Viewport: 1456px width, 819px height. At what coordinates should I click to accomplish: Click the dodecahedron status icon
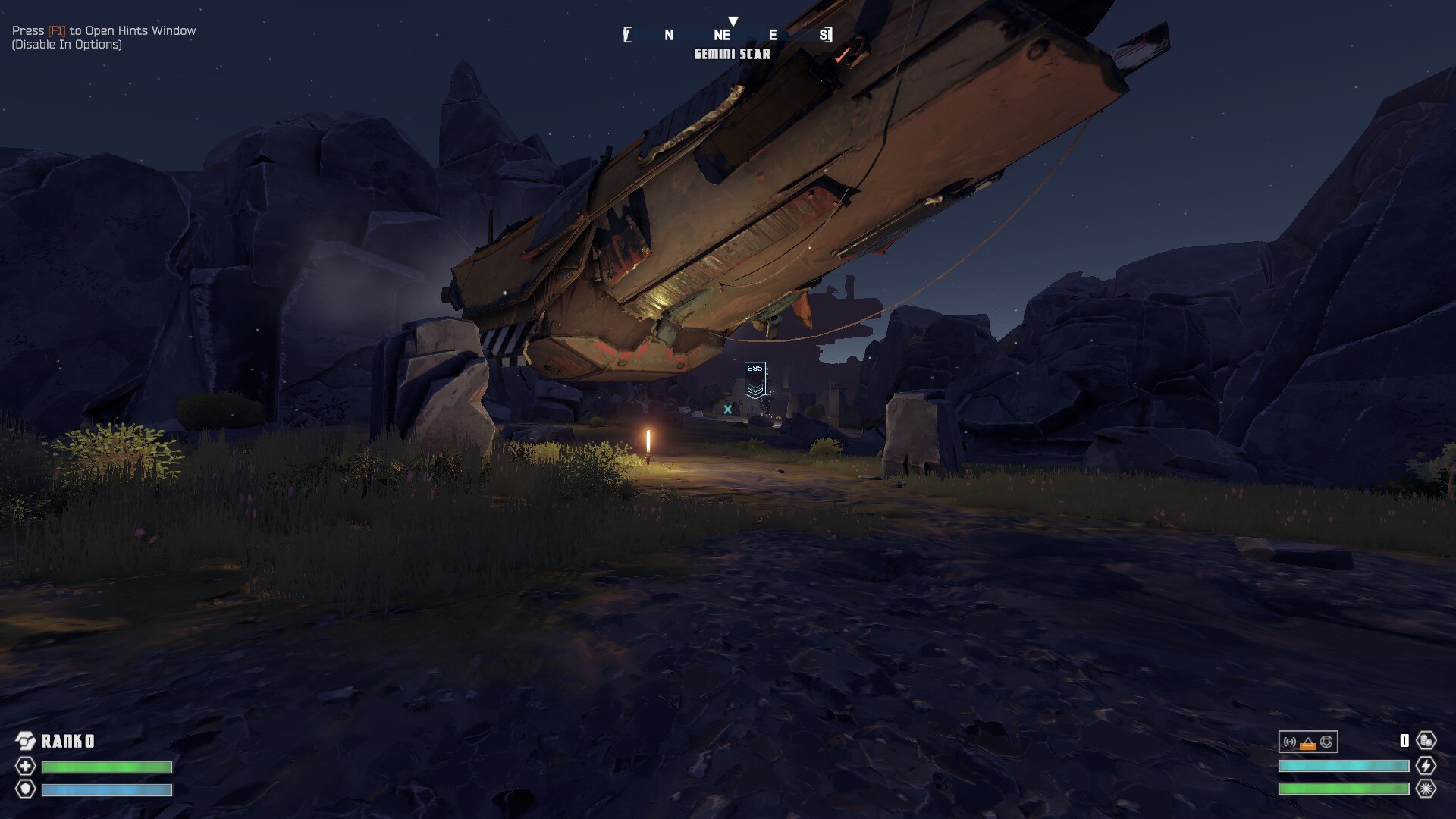[x=1326, y=742]
